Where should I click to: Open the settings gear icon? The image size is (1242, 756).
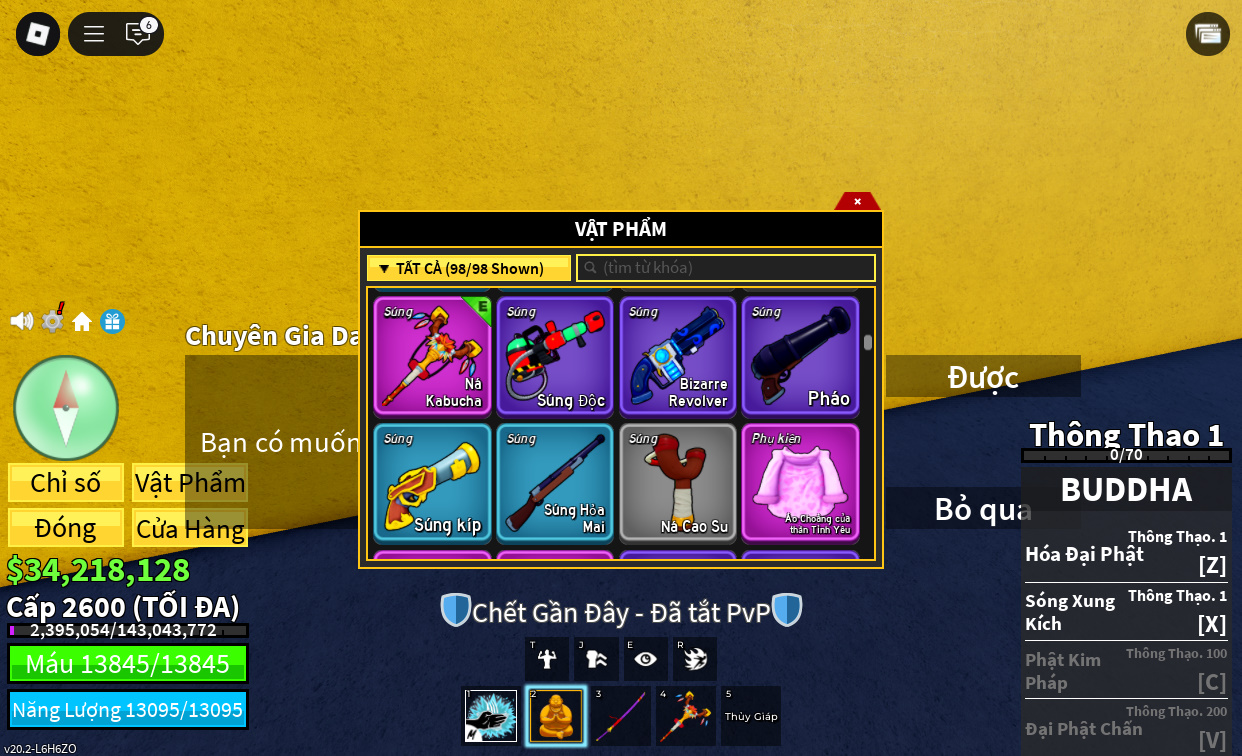pos(52,321)
